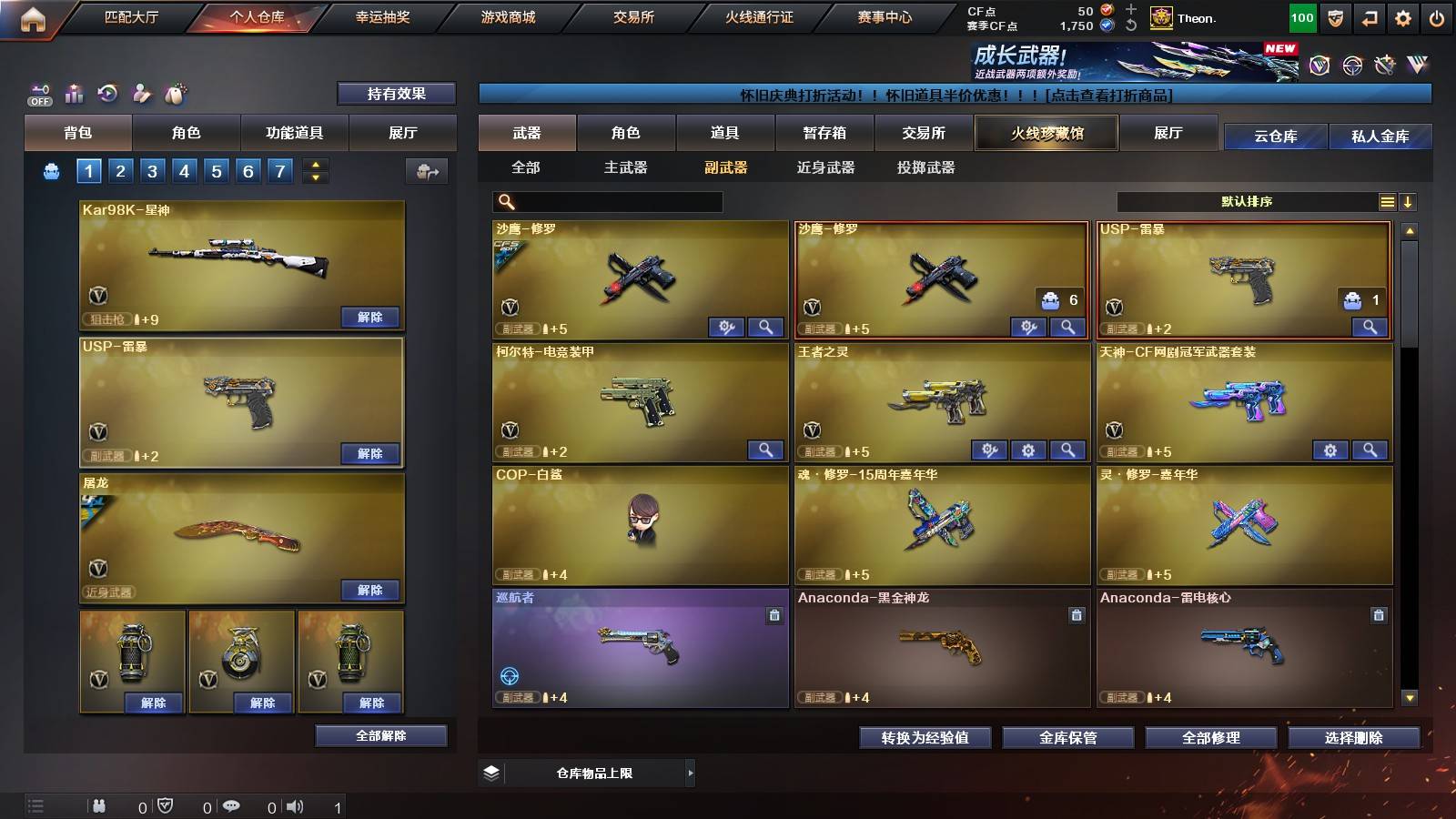This screenshot has height=819, width=1456.
Task: Click the friends icon on the bottom status bar
Action: tap(100, 805)
